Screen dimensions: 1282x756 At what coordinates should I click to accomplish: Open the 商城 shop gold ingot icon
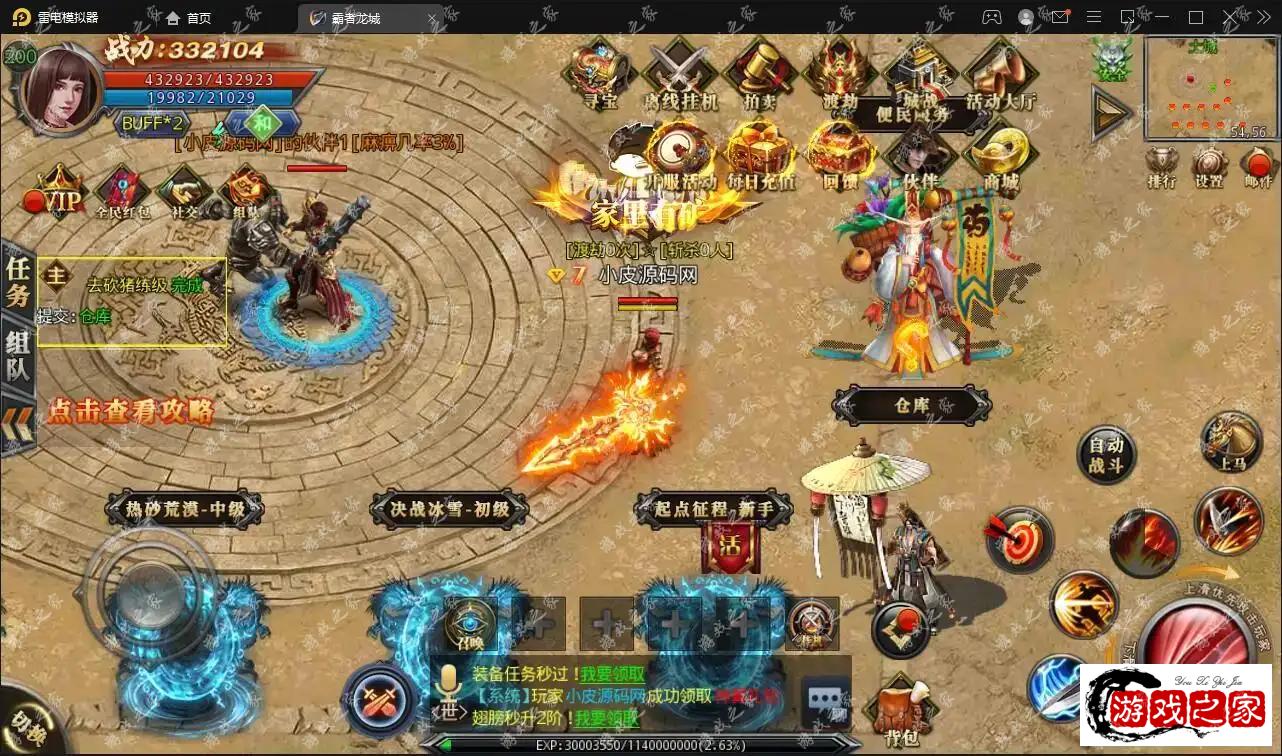(1001, 153)
